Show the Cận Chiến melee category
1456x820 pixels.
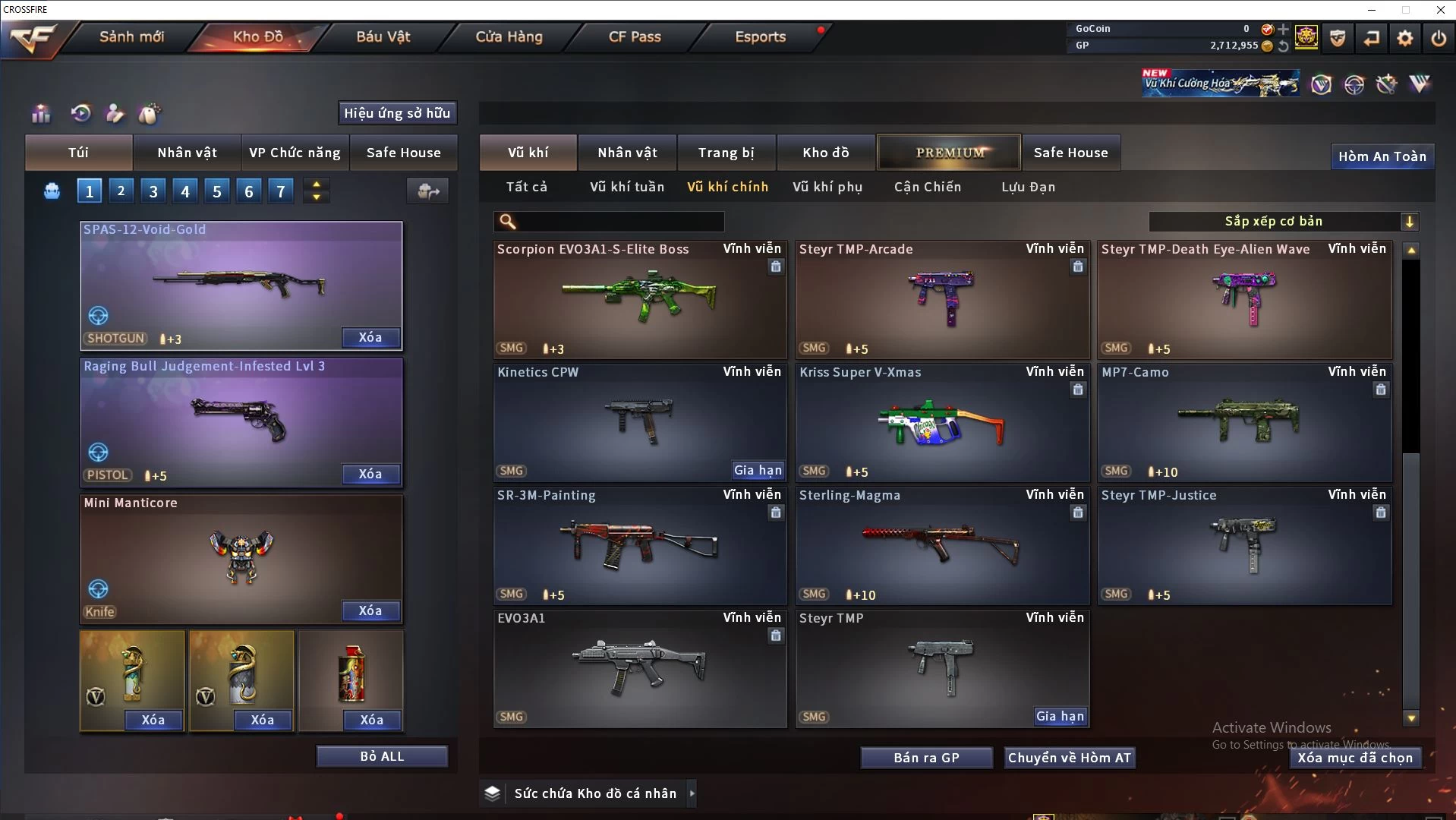[927, 187]
